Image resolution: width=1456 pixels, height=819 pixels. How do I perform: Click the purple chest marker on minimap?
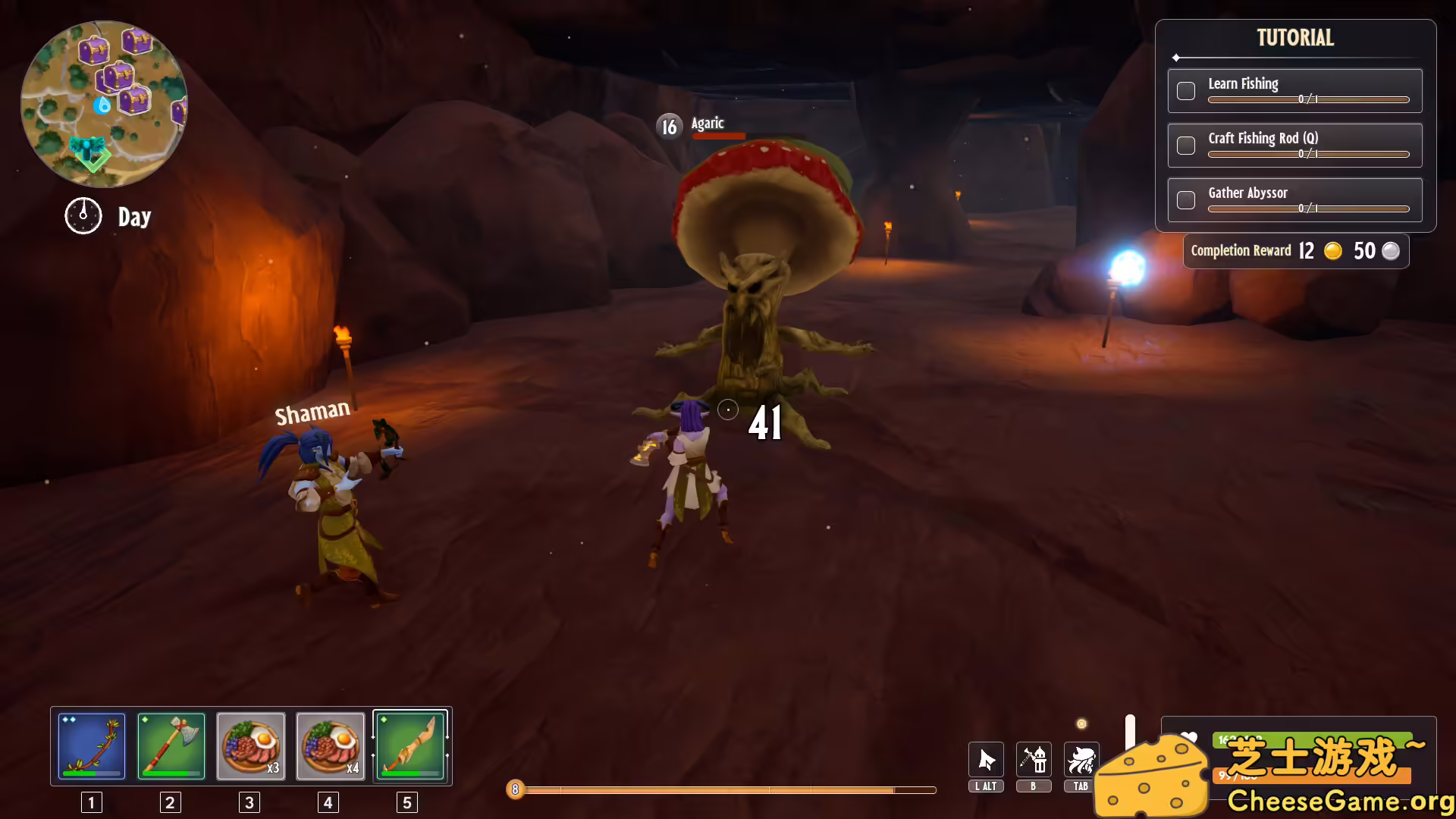pyautogui.click(x=94, y=51)
